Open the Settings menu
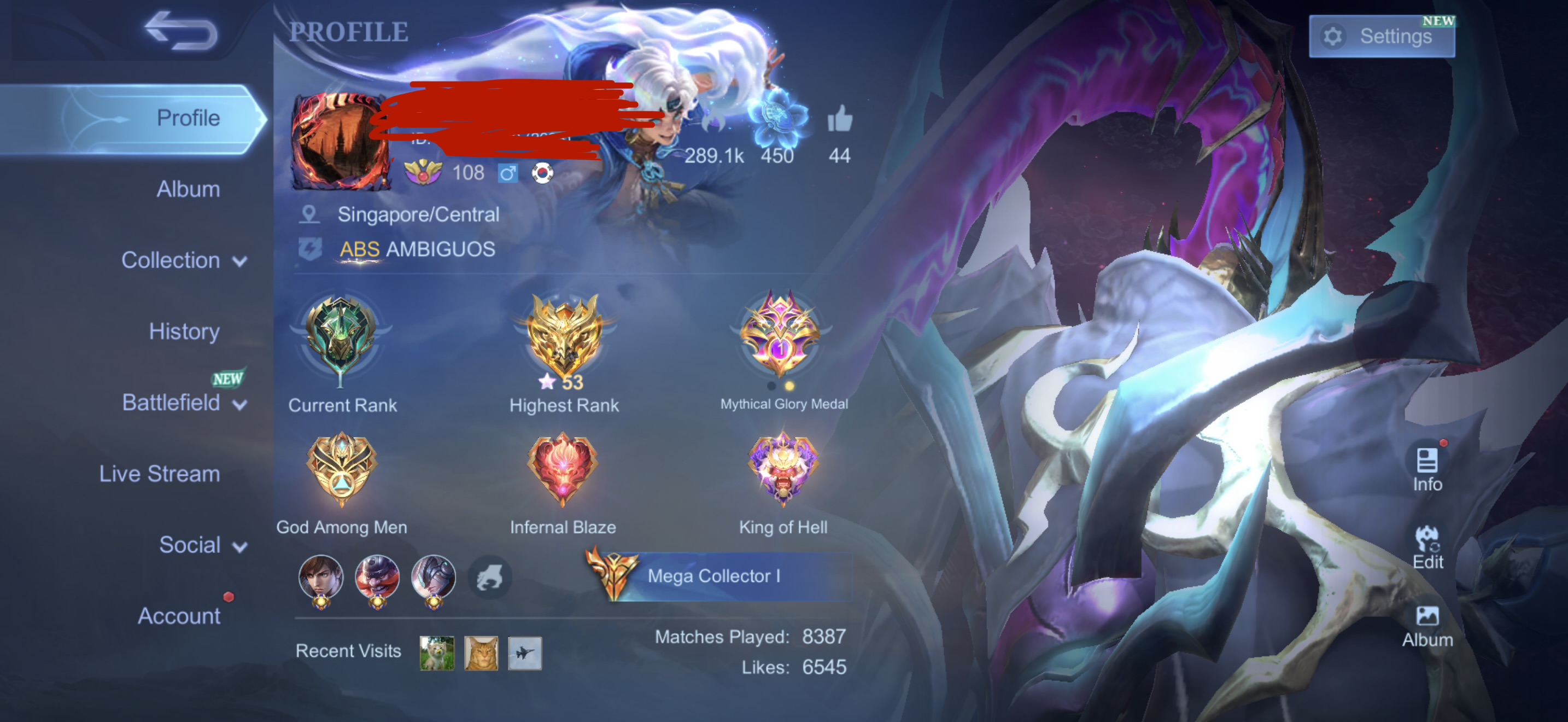Viewport: 1568px width, 722px height. [1381, 37]
